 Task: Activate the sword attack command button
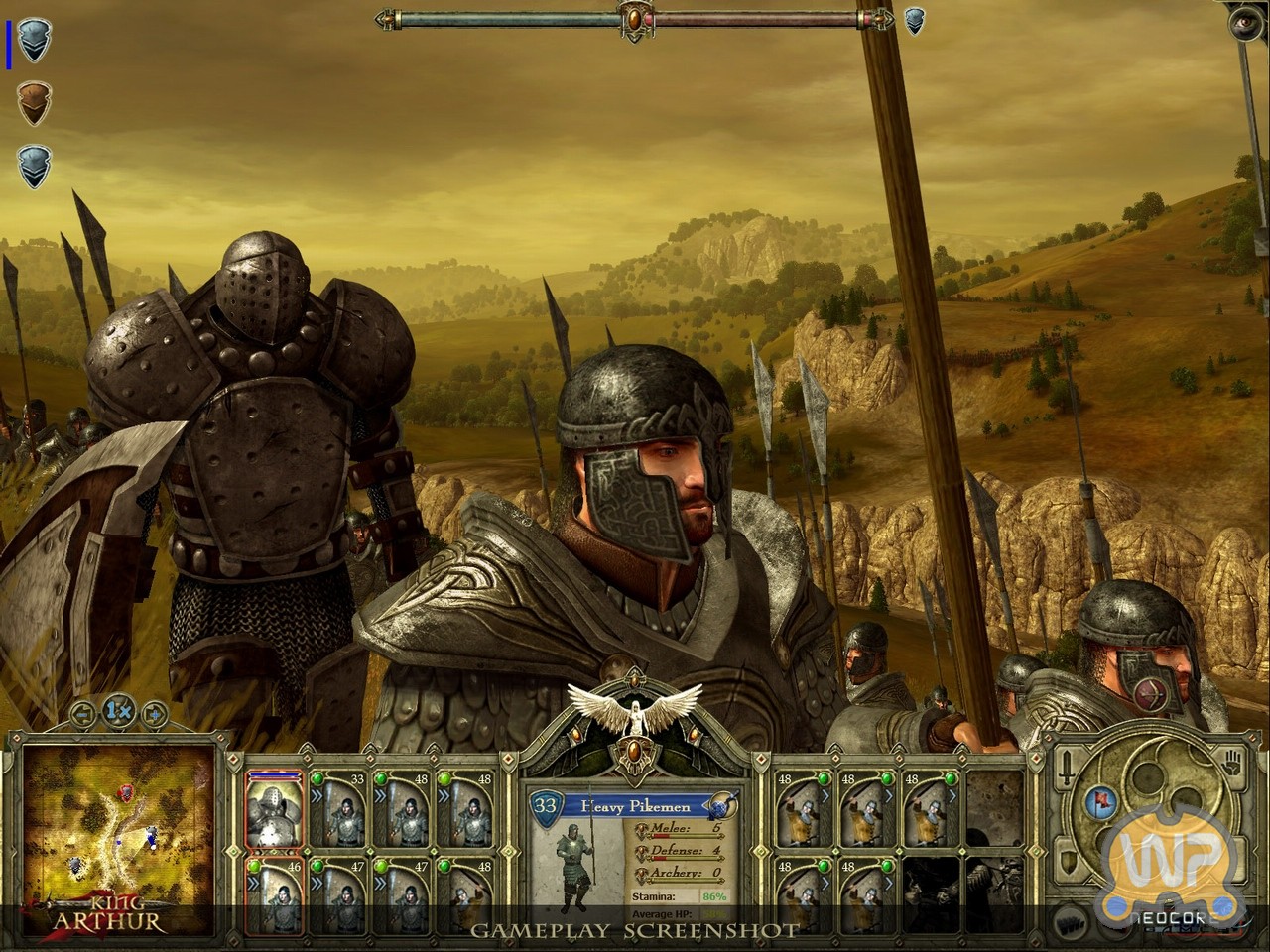coord(1067,766)
